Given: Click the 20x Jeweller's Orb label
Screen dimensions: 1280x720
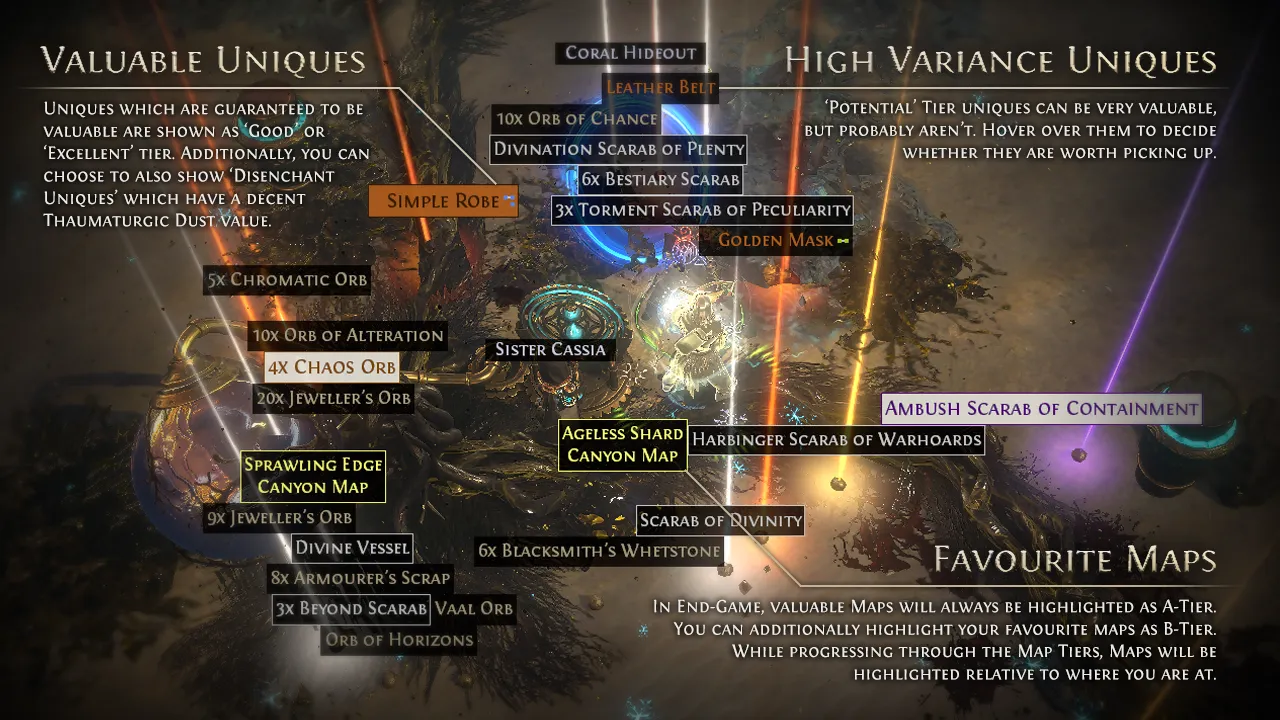Looking at the screenshot, I should pos(333,397).
